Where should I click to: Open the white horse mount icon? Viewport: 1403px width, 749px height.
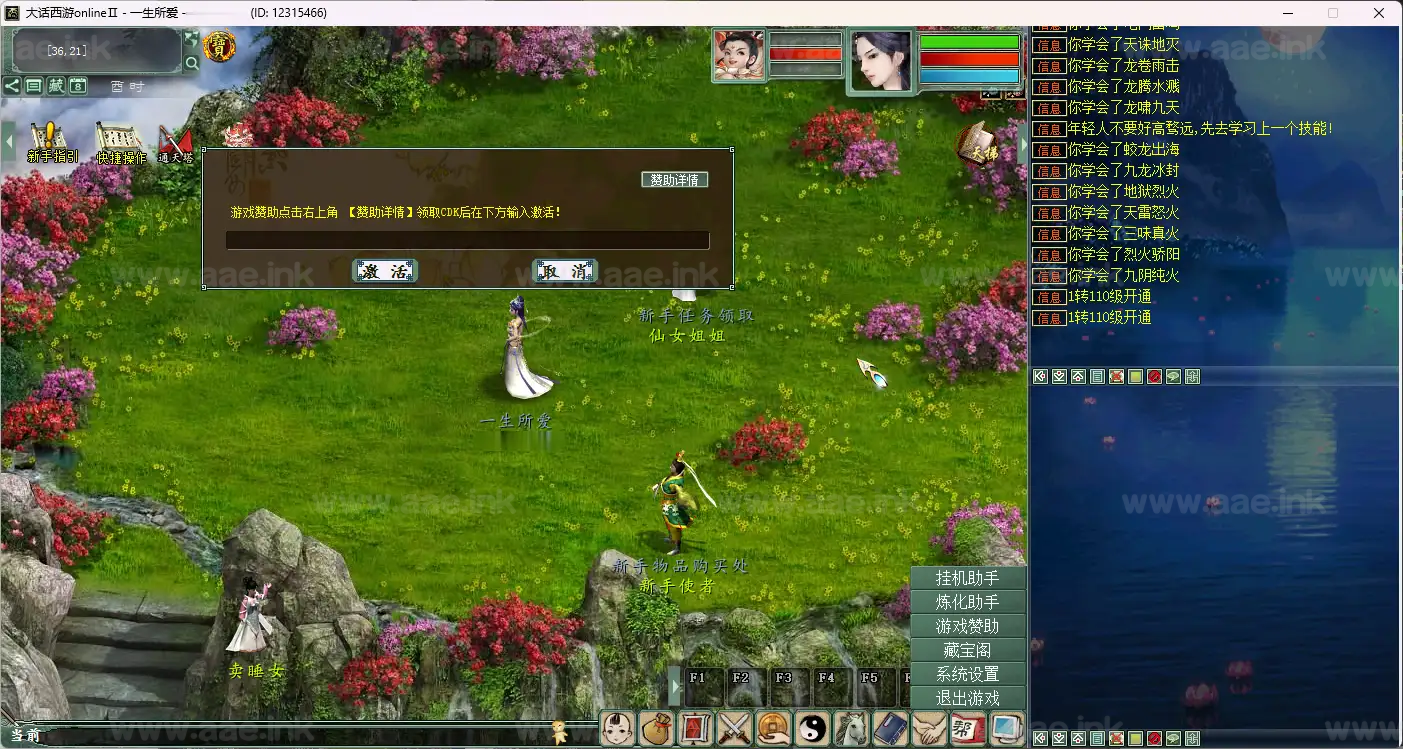tap(851, 728)
